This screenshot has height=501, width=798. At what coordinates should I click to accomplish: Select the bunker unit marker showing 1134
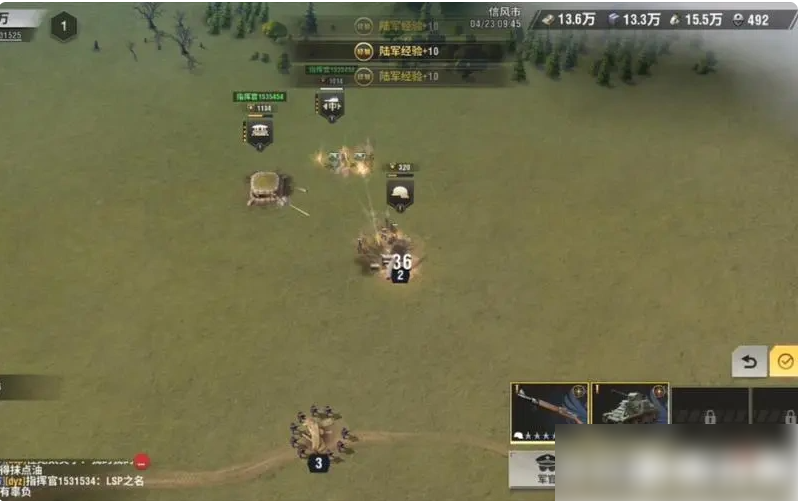[x=259, y=130]
